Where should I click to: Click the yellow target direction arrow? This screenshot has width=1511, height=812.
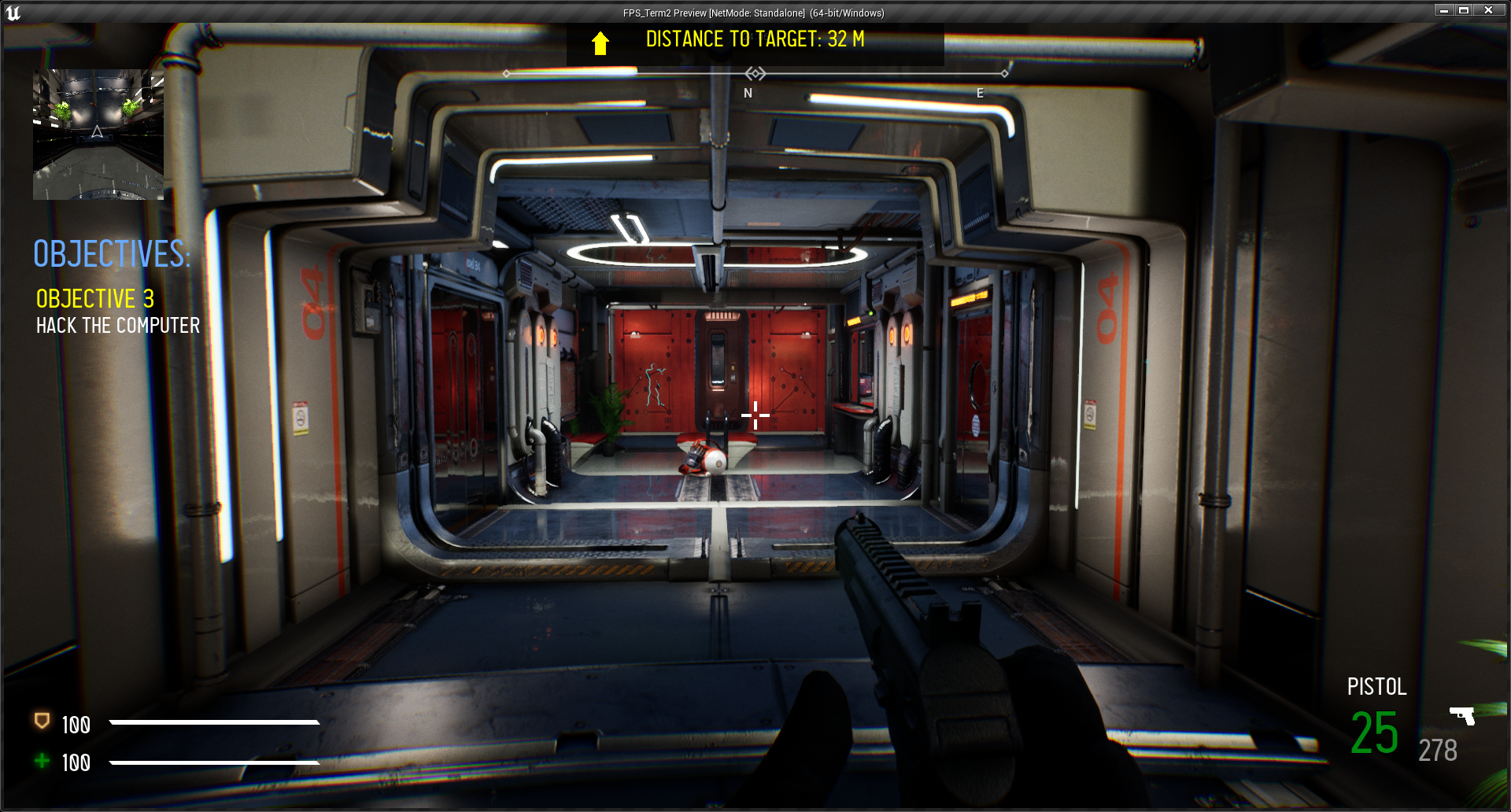(x=600, y=42)
